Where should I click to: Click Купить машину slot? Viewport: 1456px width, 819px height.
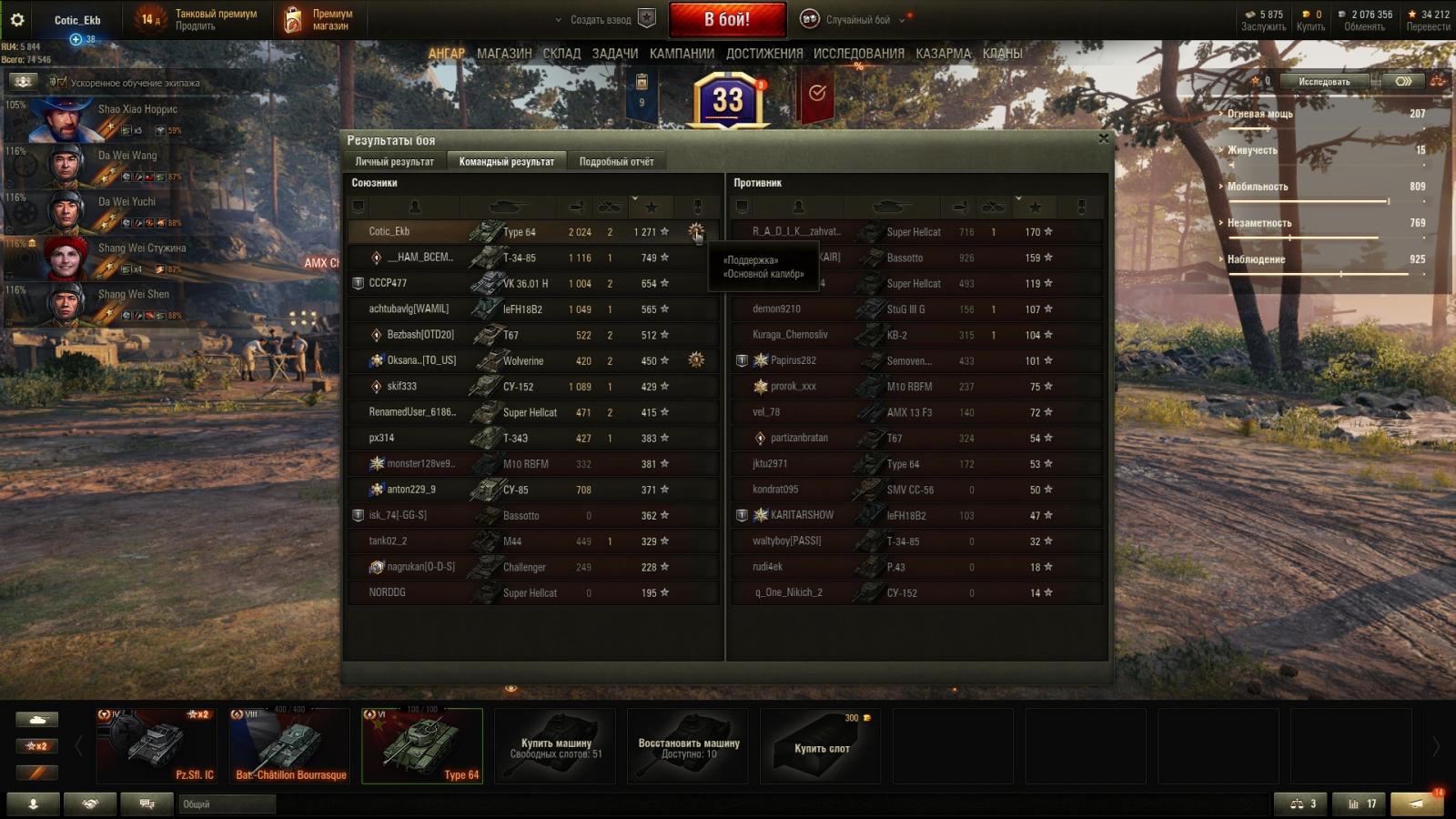pos(555,747)
